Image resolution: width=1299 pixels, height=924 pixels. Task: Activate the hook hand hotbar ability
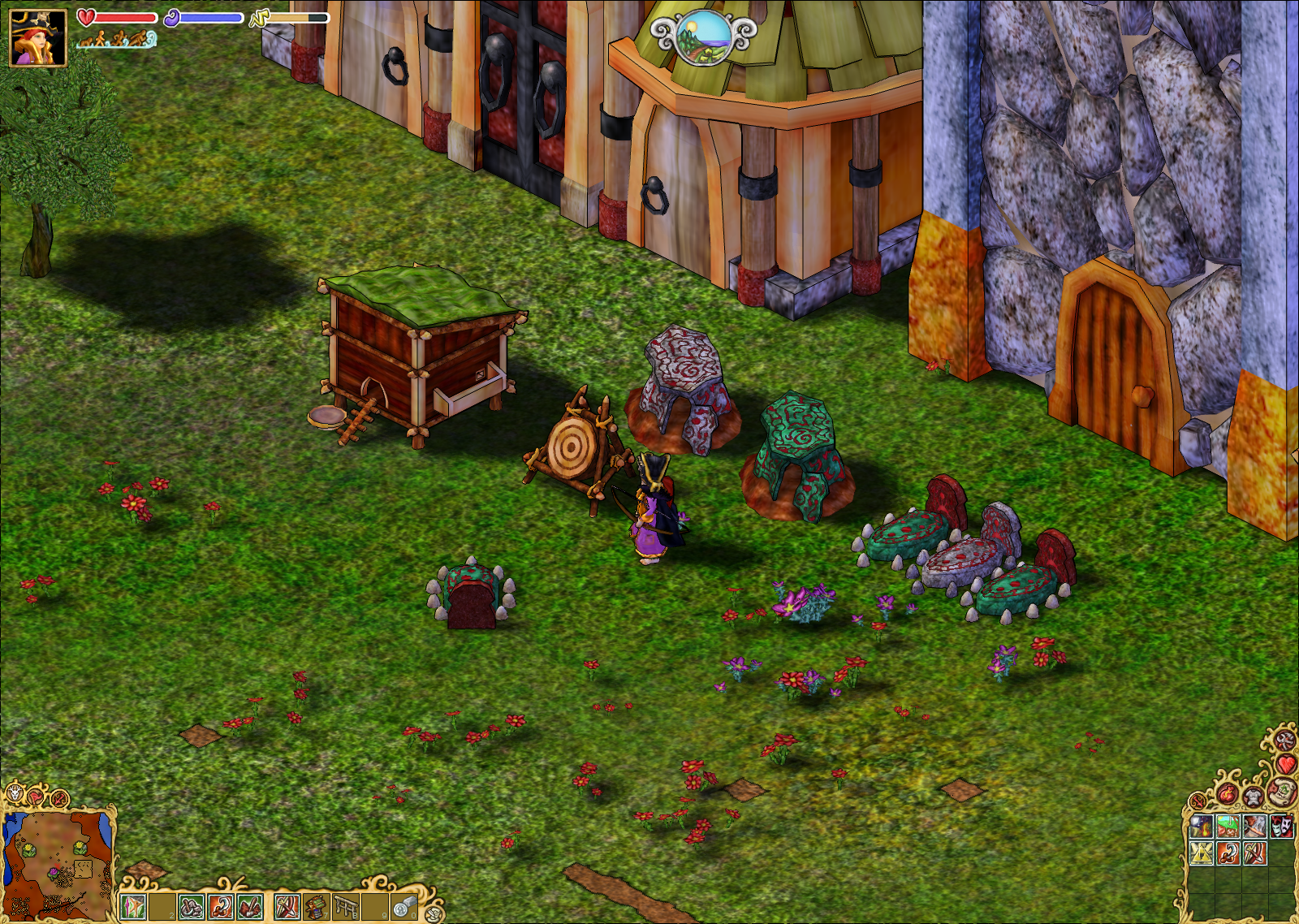pyautogui.click(x=221, y=906)
